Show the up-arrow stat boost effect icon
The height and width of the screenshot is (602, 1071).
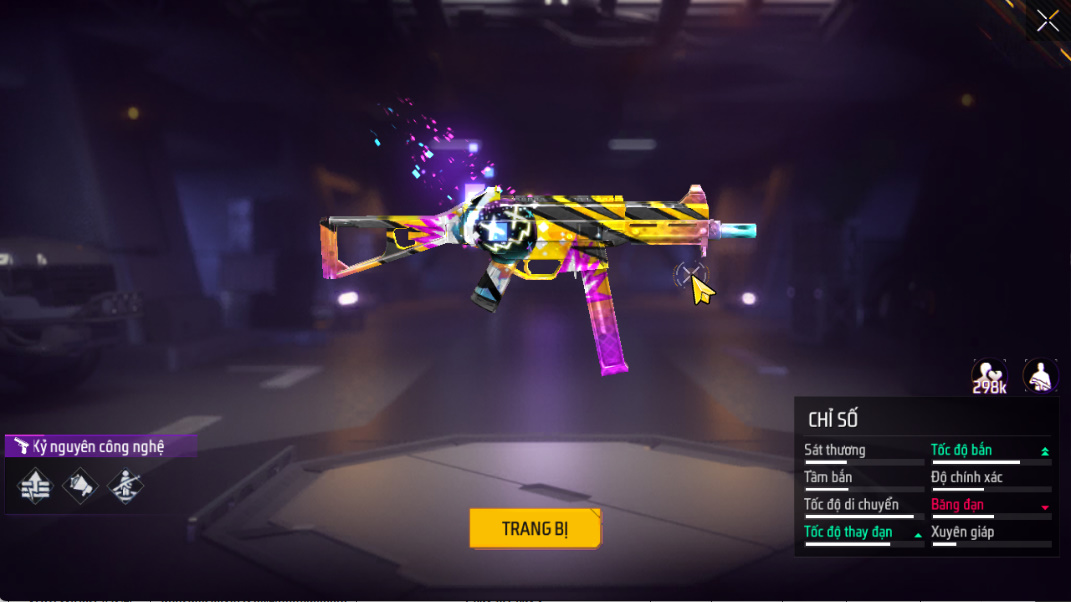point(35,487)
